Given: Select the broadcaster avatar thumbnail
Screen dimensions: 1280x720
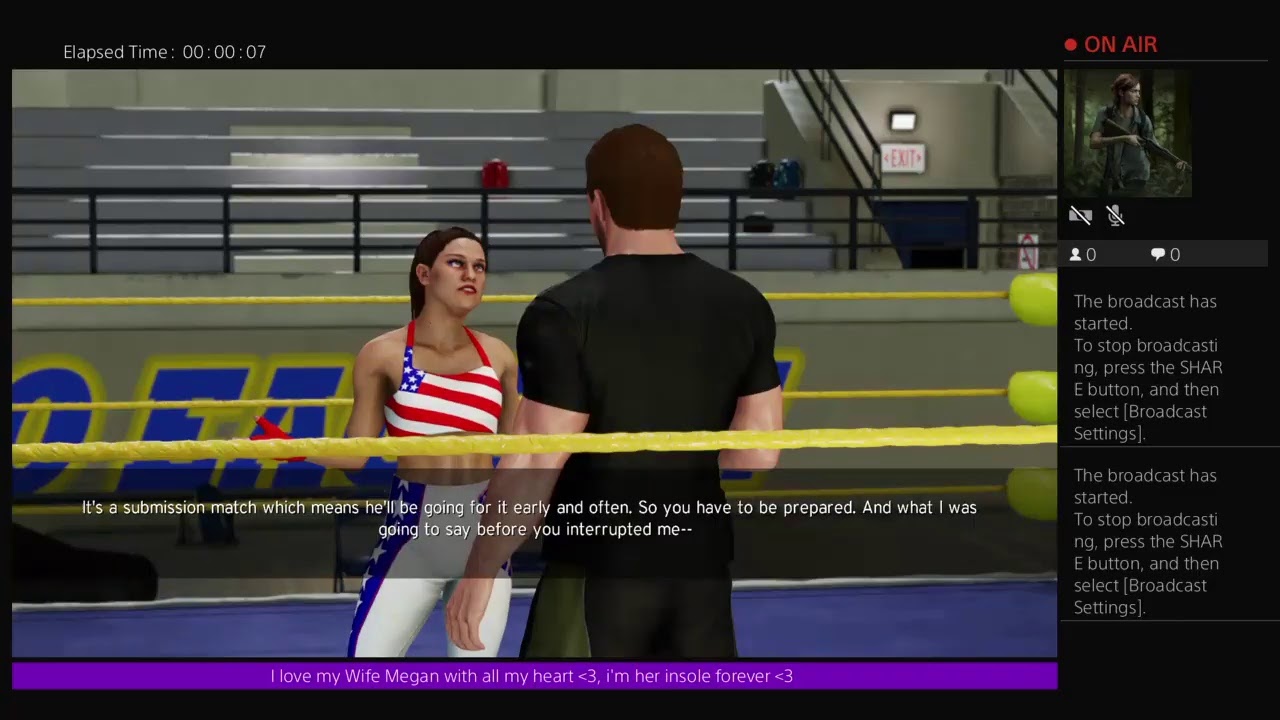Looking at the screenshot, I should pos(1127,133).
